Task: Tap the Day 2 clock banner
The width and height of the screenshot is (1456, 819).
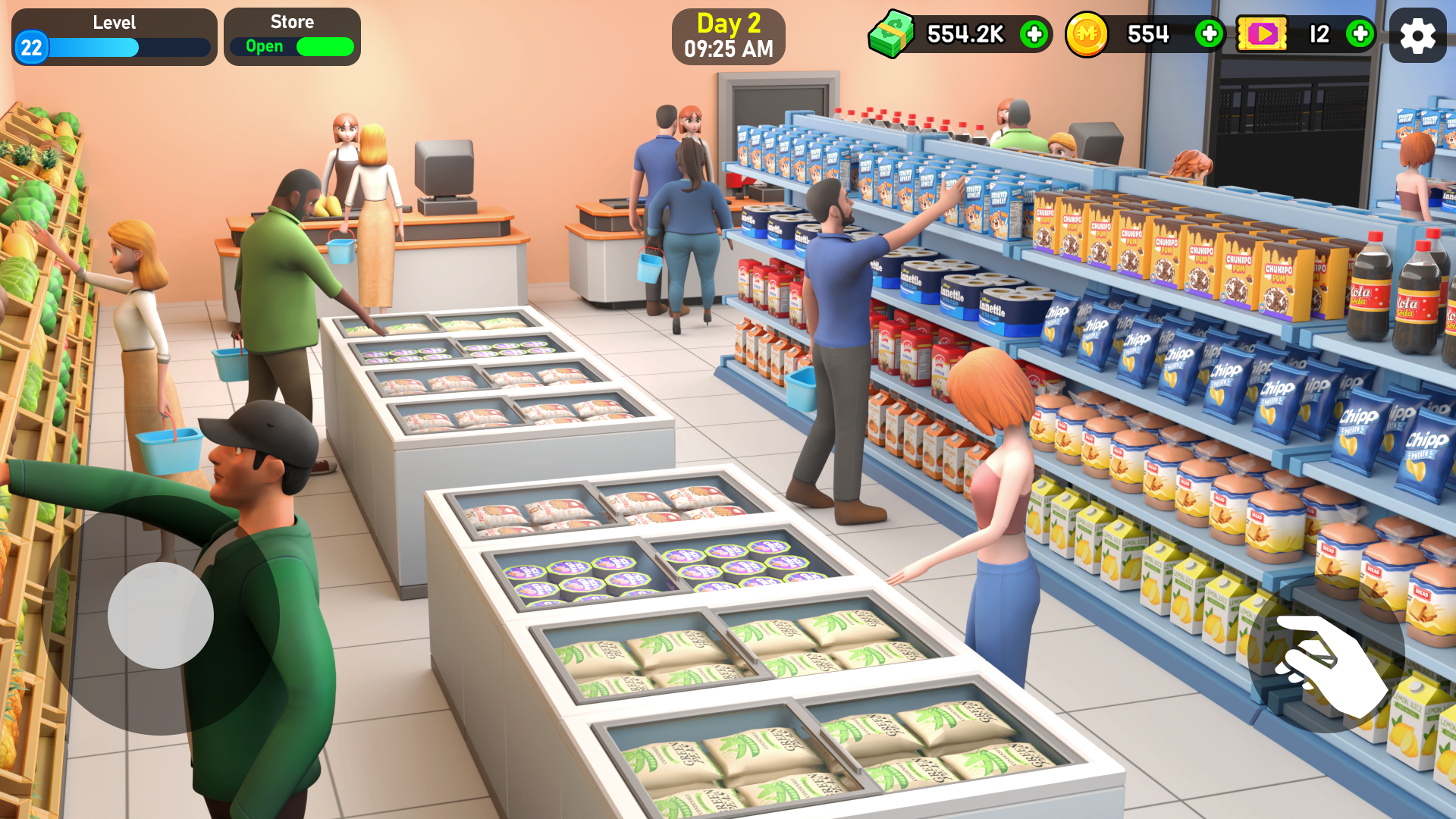Action: 729,36
